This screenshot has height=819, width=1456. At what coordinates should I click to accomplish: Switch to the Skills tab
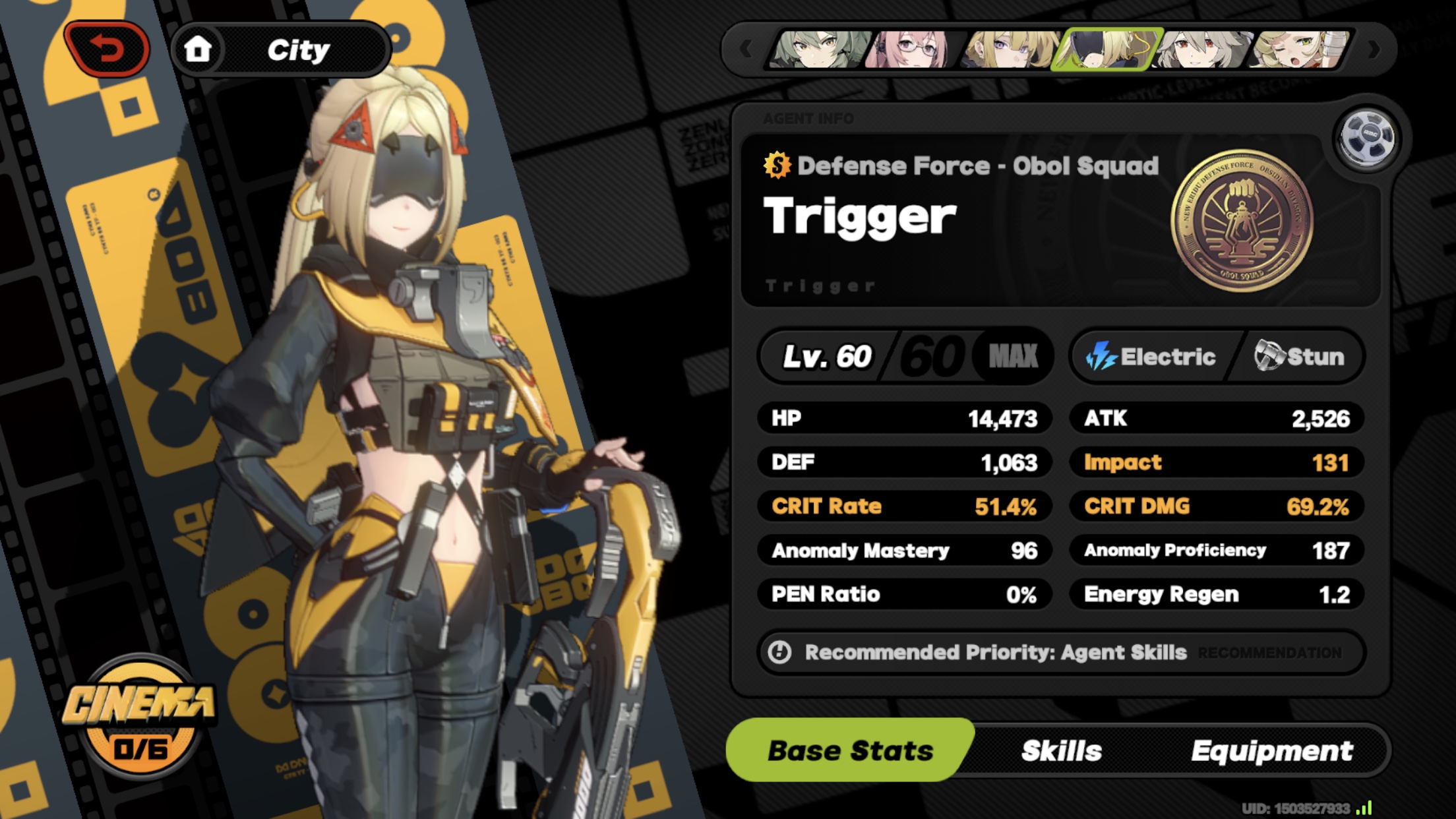pos(1060,749)
